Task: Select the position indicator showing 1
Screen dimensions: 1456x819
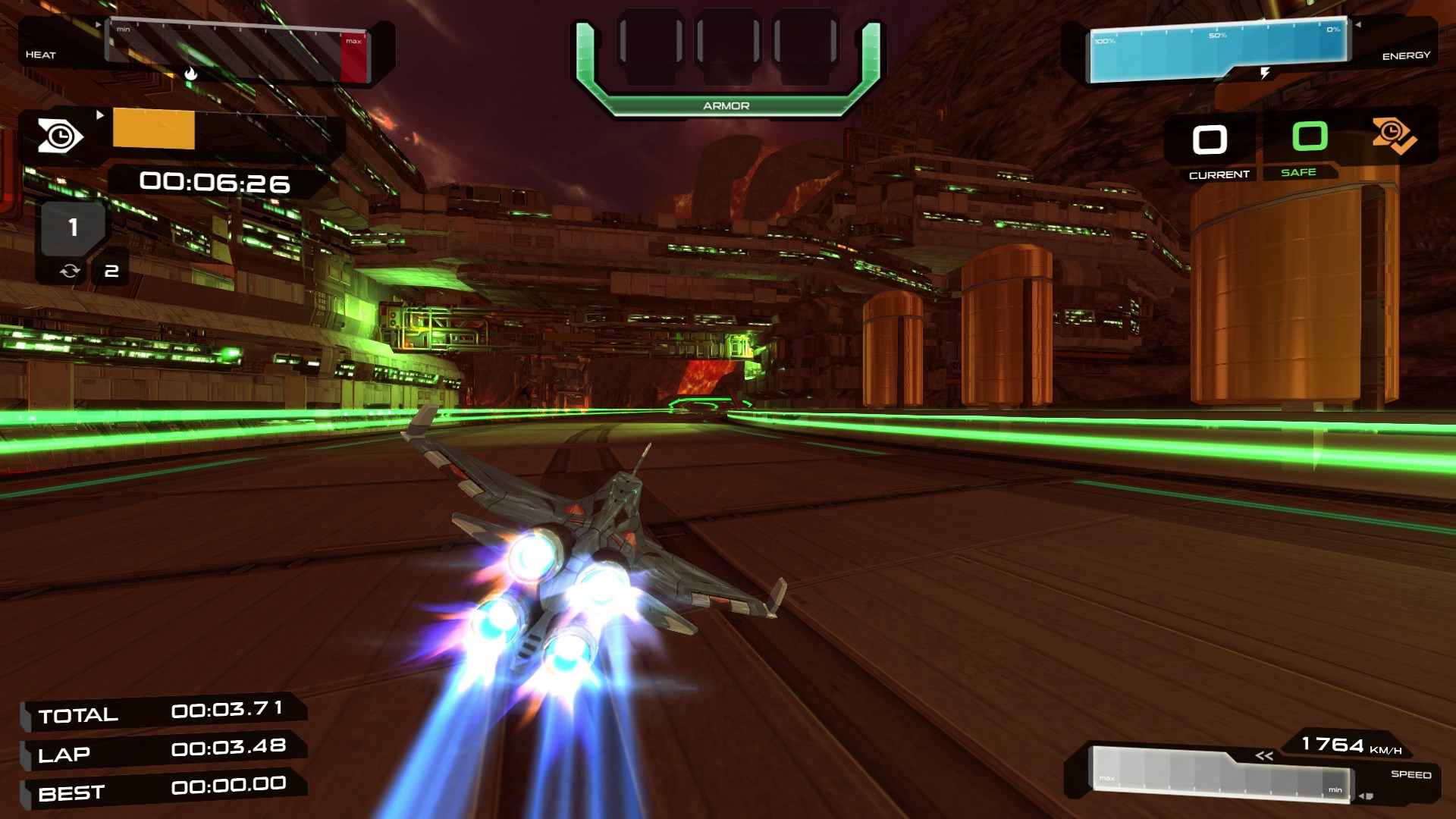Action: pos(73,225)
